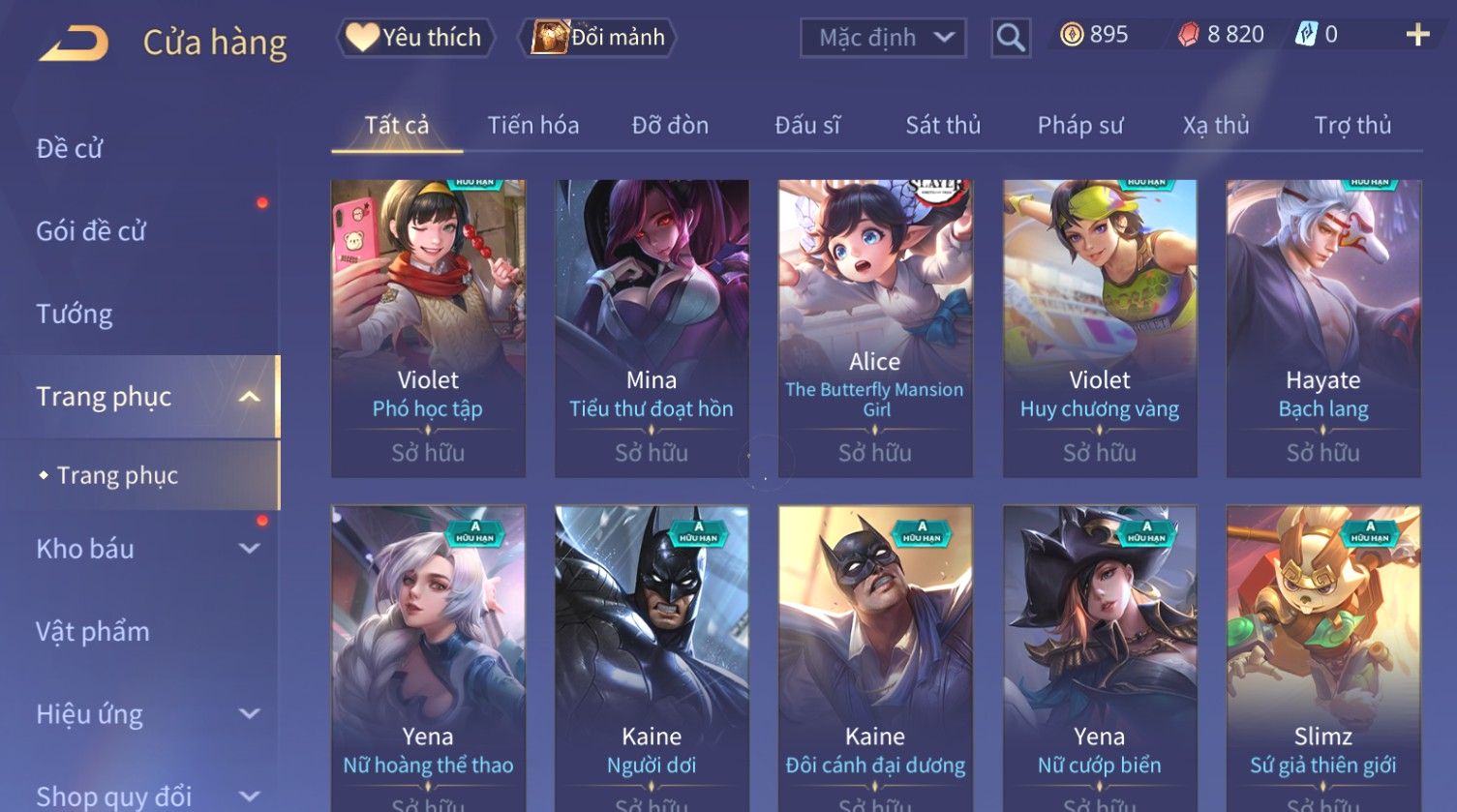Viewport: 1457px width, 812px height.
Task: Expand the Kho báu menu
Action: click(145, 549)
